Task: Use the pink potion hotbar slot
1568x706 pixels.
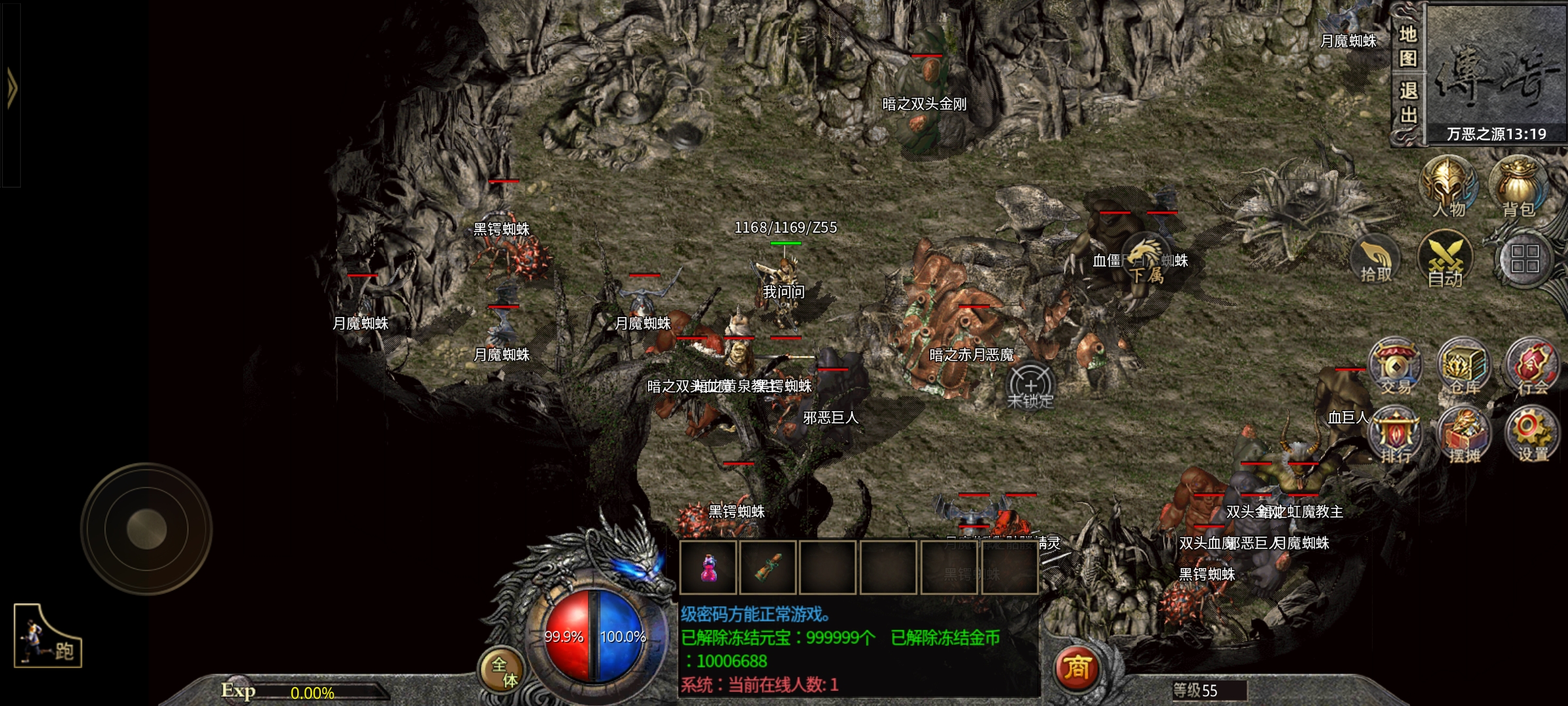Action: tap(708, 567)
